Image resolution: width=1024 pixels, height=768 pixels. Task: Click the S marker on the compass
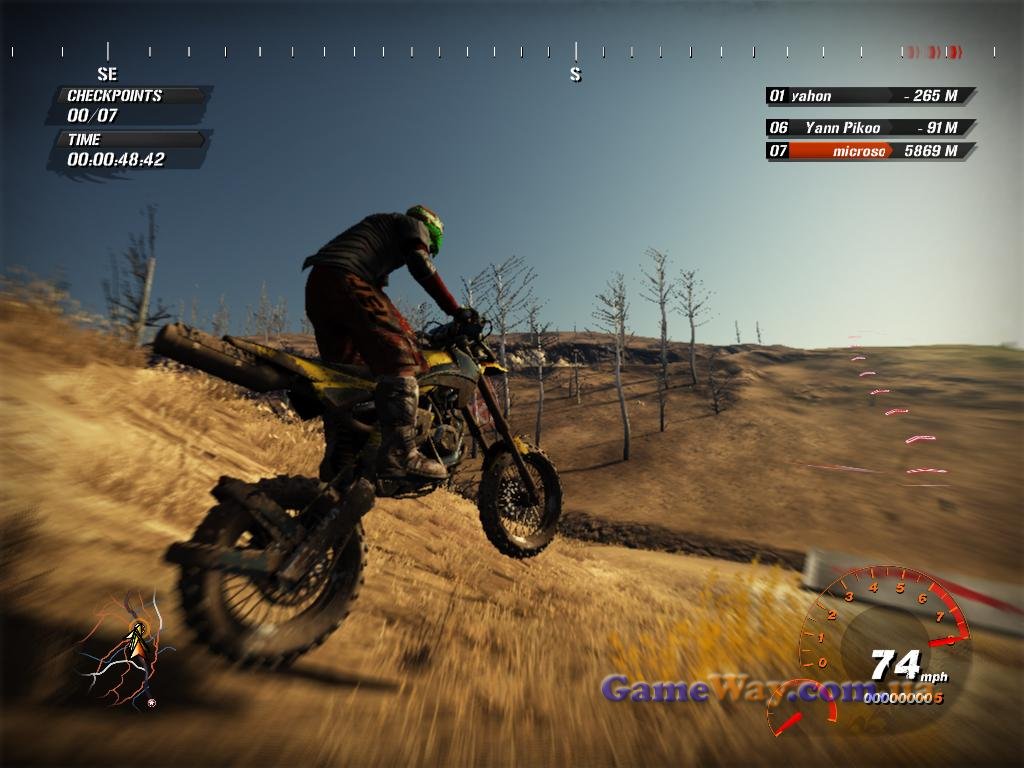(x=575, y=74)
